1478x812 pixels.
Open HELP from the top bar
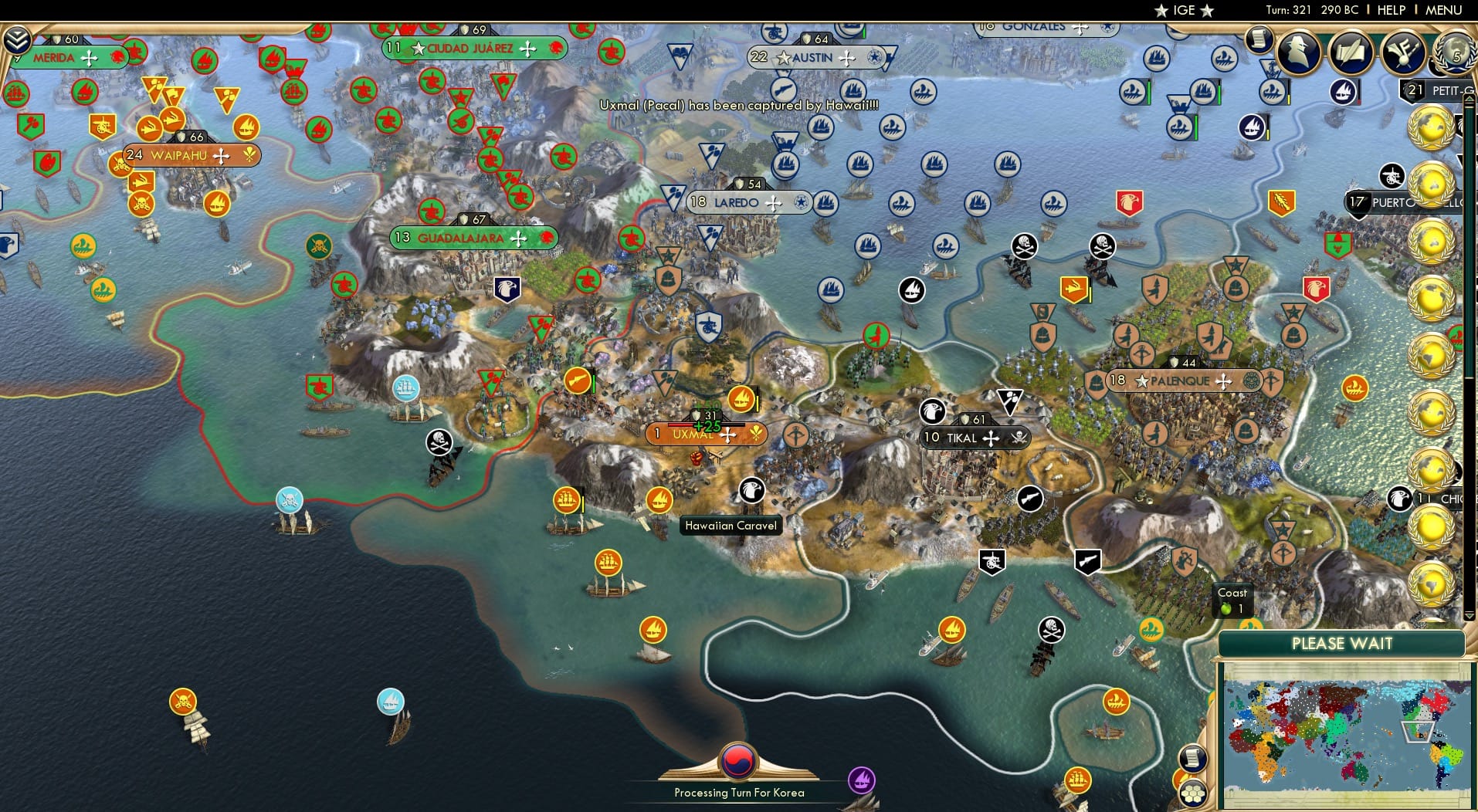(x=1391, y=10)
